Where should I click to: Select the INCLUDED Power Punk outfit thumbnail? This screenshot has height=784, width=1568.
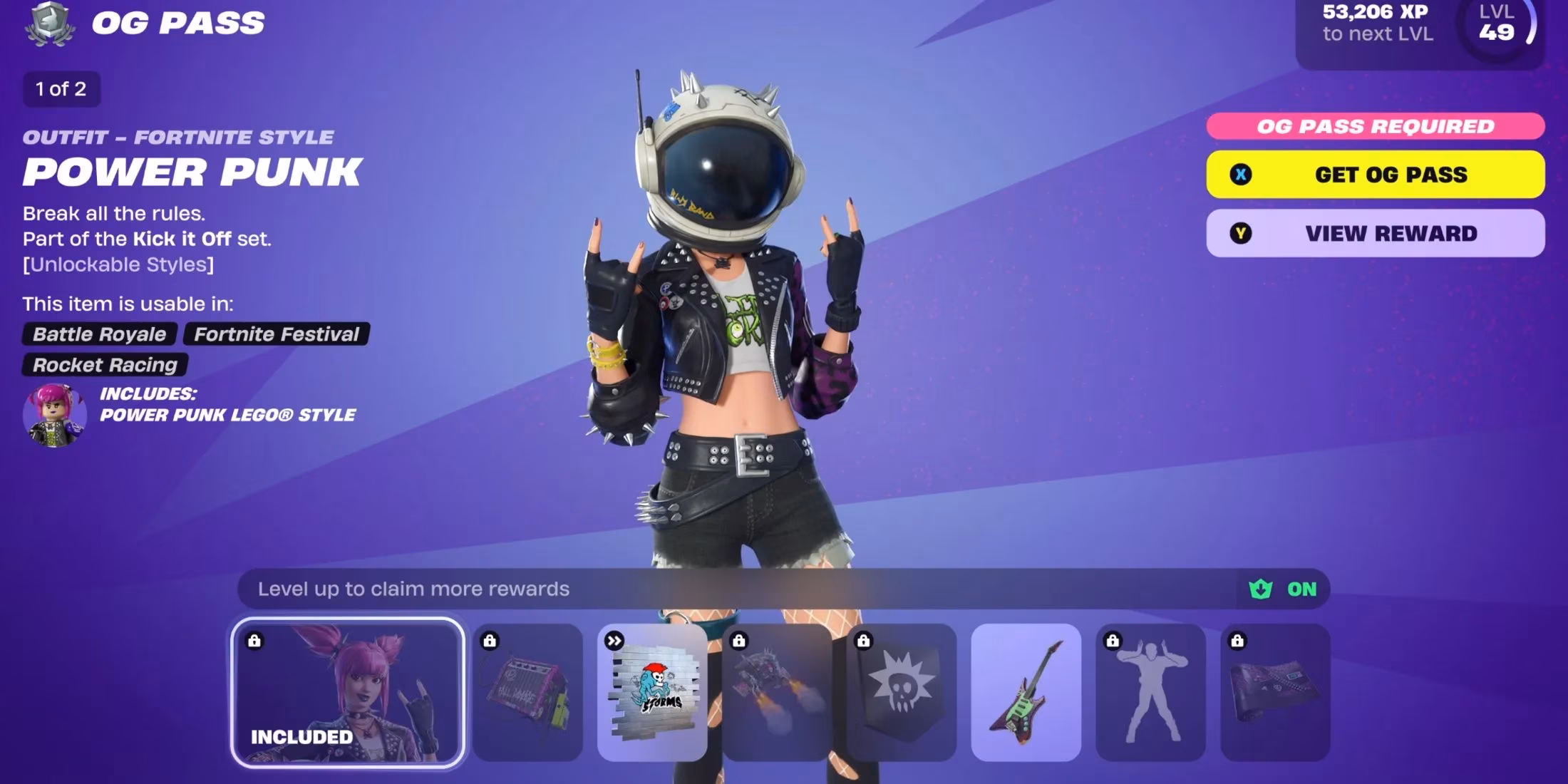pos(350,688)
